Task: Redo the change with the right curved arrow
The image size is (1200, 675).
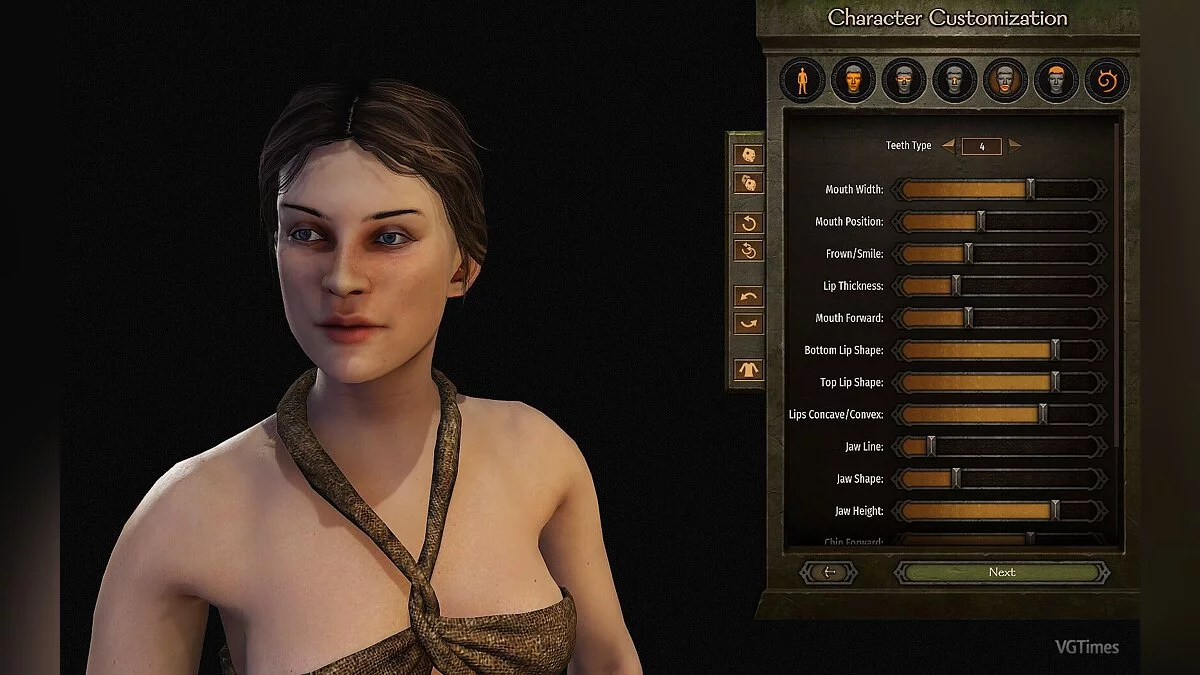Action: click(749, 324)
